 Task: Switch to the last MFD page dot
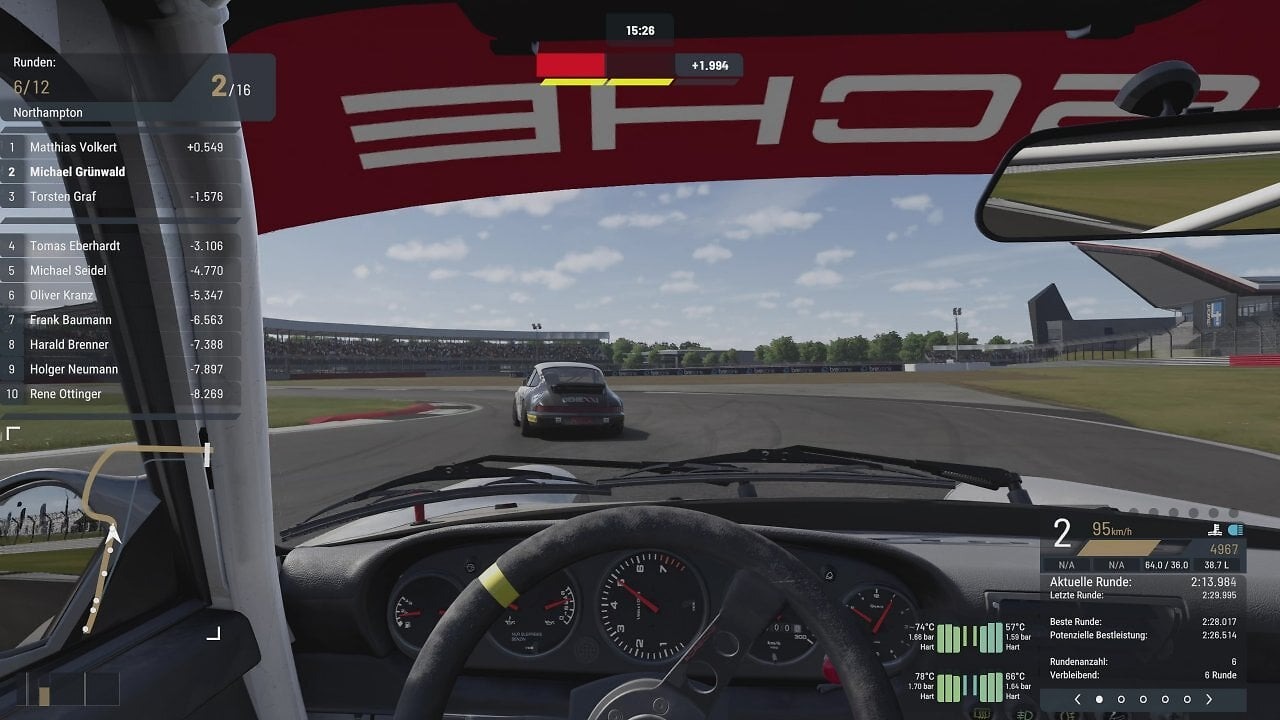pos(1187,699)
